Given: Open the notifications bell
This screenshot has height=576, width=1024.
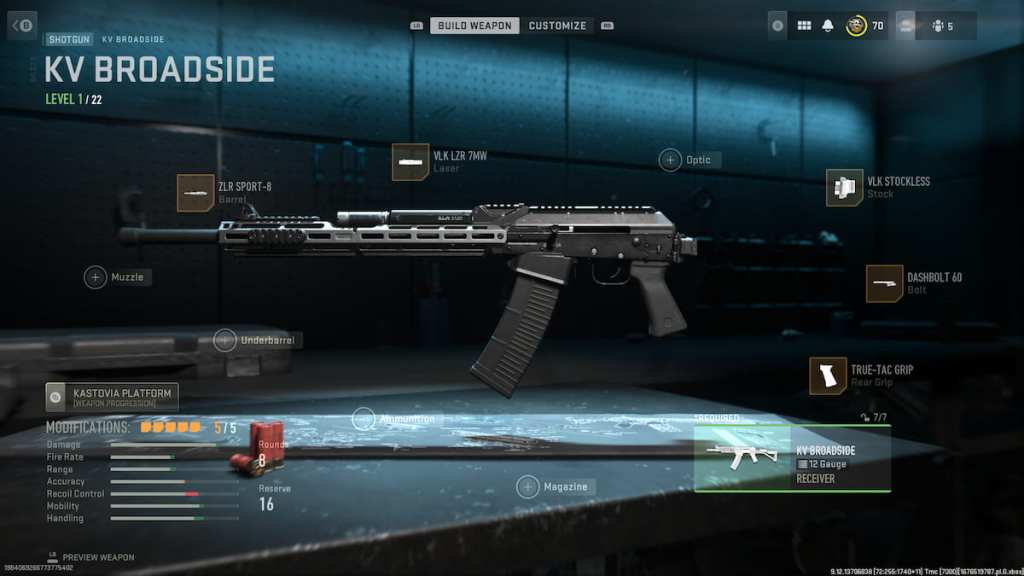Looking at the screenshot, I should click(828, 26).
